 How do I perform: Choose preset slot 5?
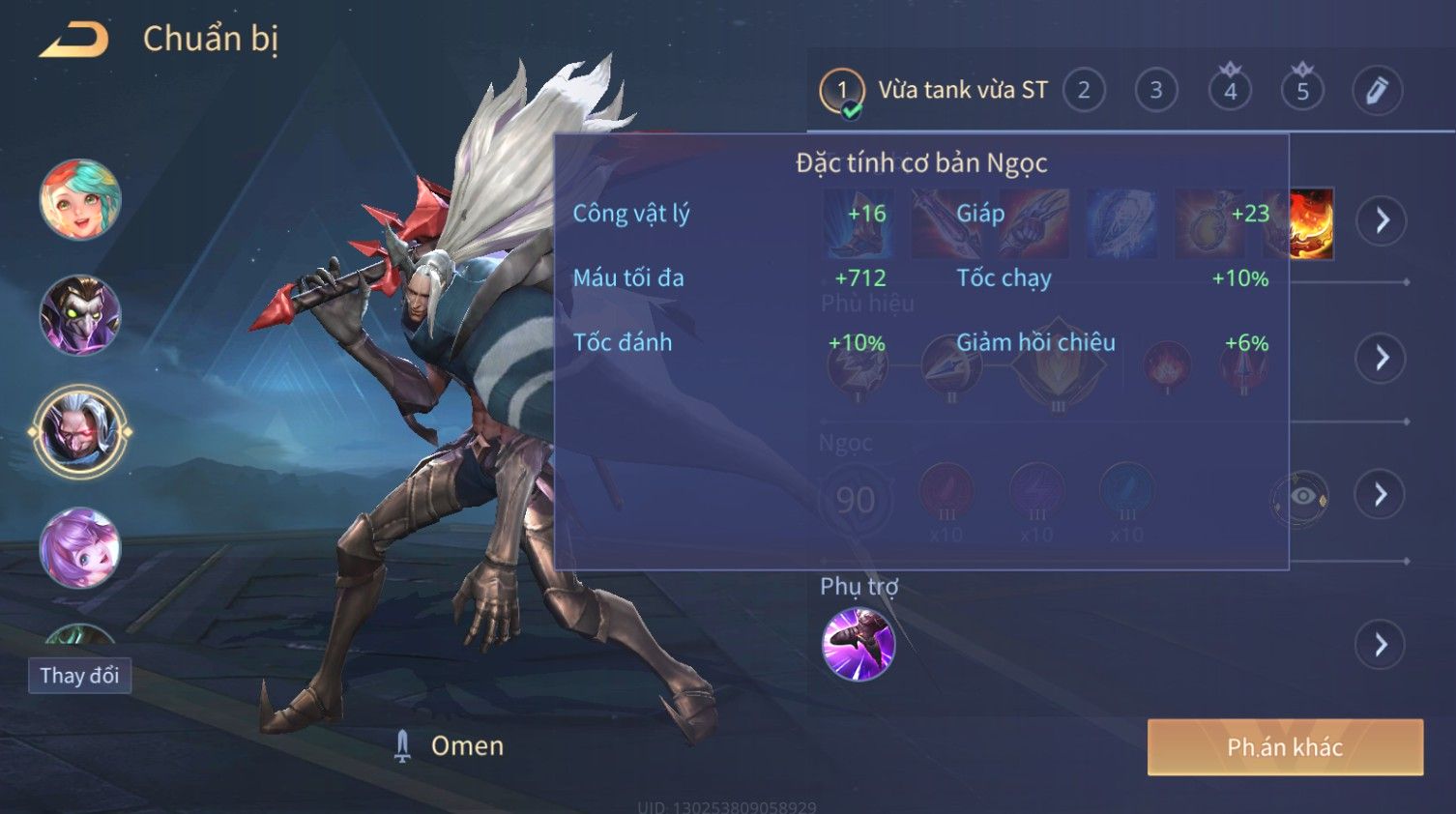pyautogui.click(x=1302, y=91)
